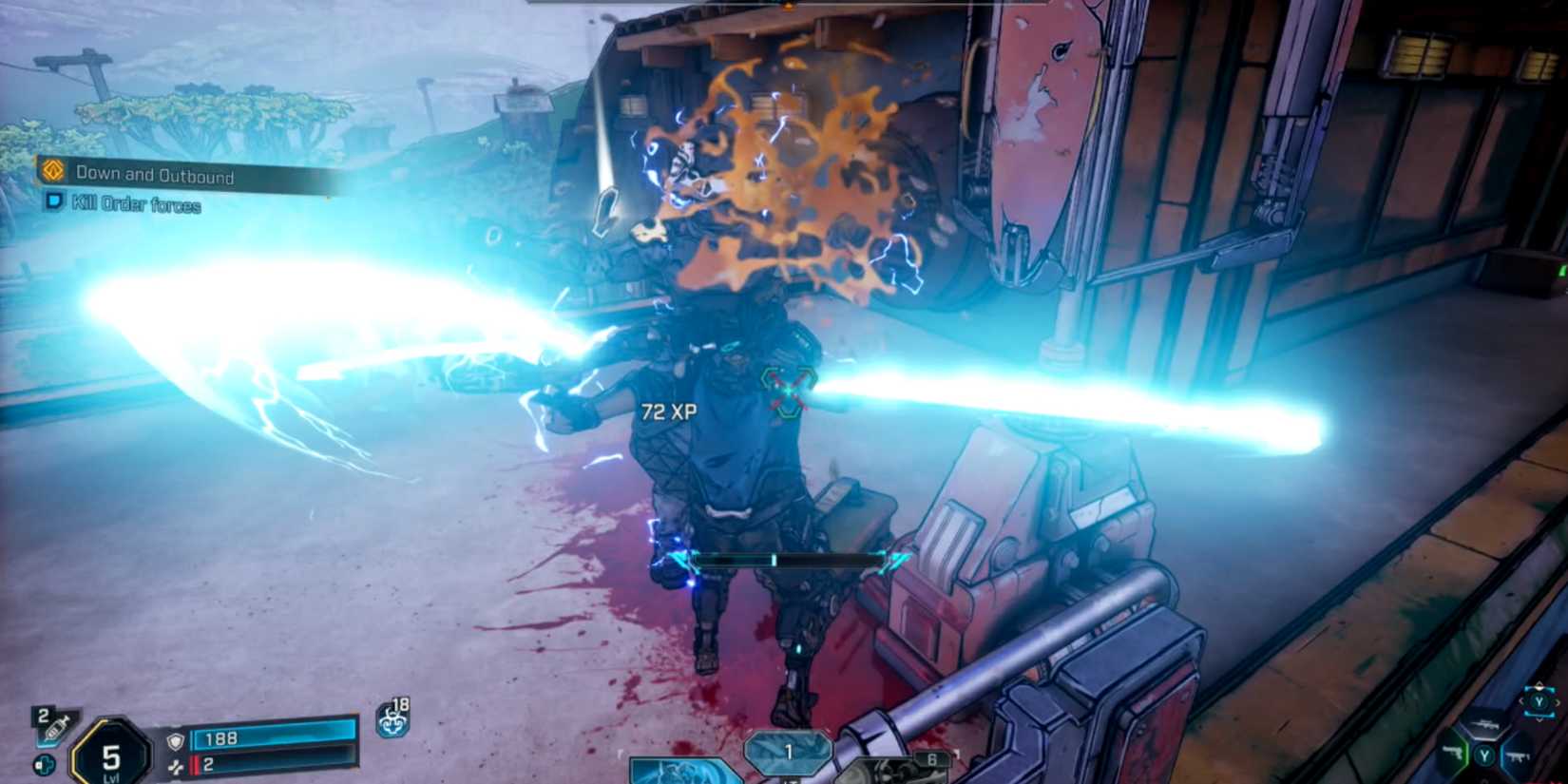Select the pistol icon on the weapon wheel
The height and width of the screenshot is (784, 1568).
[1452, 753]
